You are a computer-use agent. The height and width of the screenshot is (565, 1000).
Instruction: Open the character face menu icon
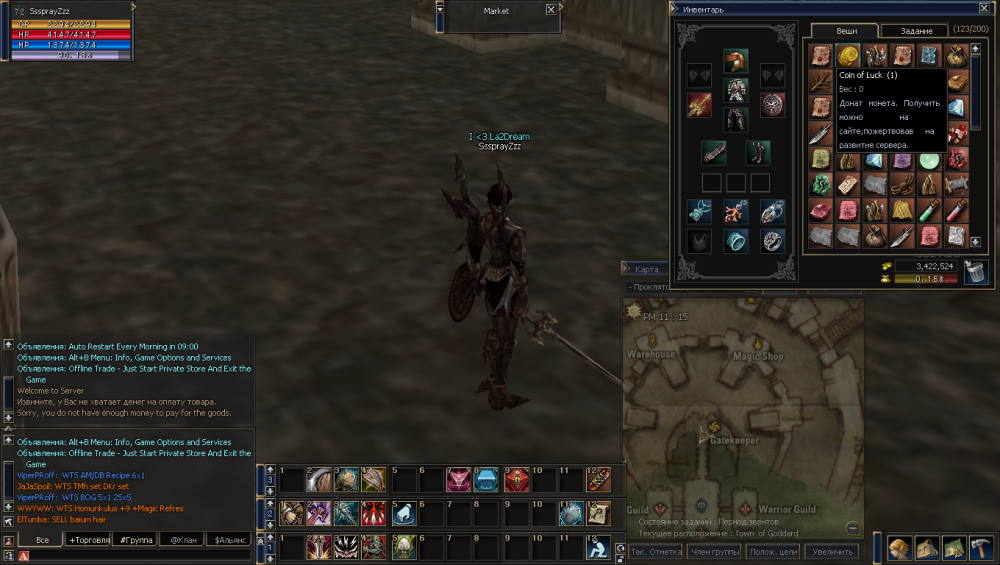(900, 547)
